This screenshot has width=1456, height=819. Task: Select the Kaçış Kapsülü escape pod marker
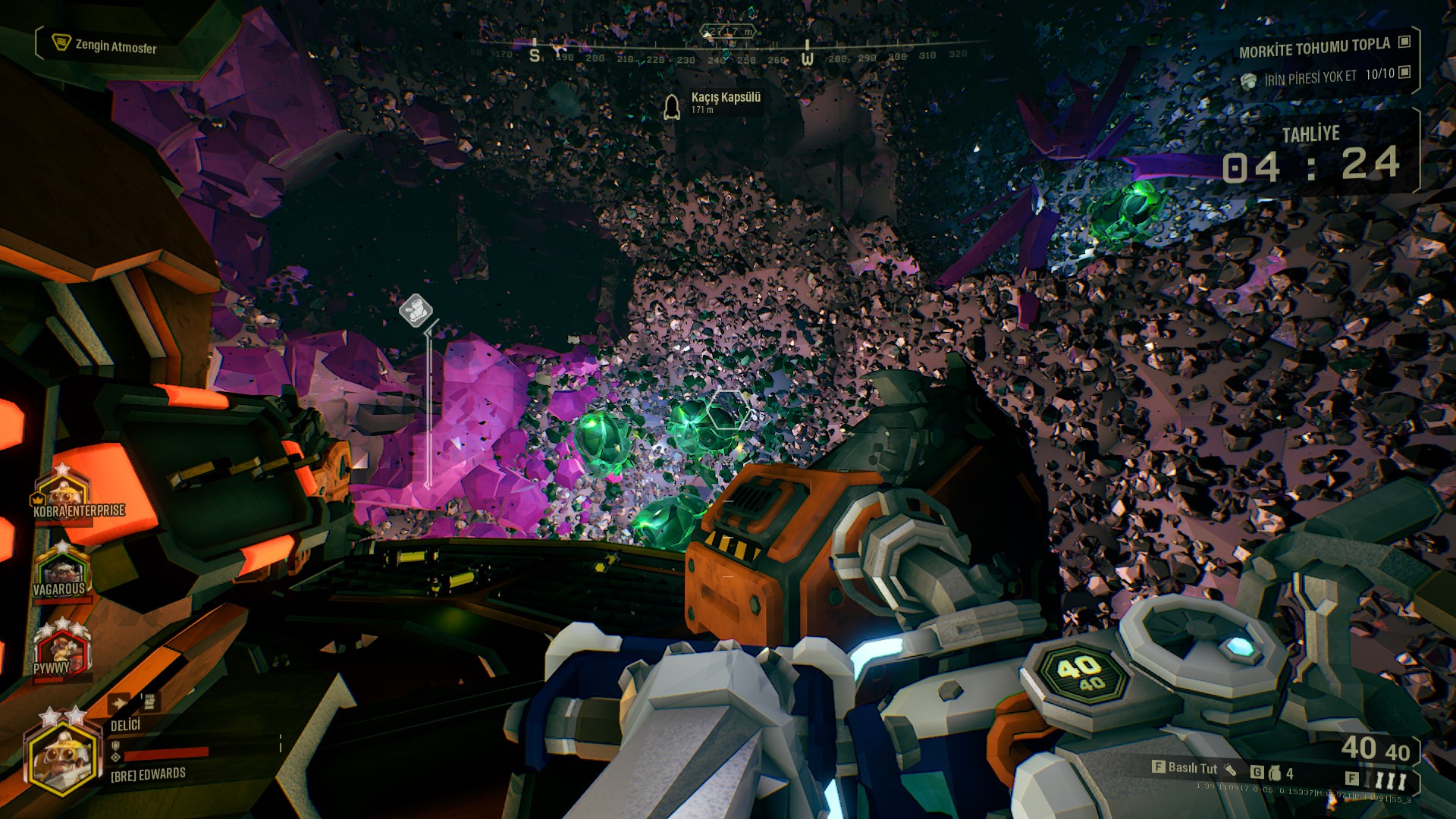coord(672,107)
